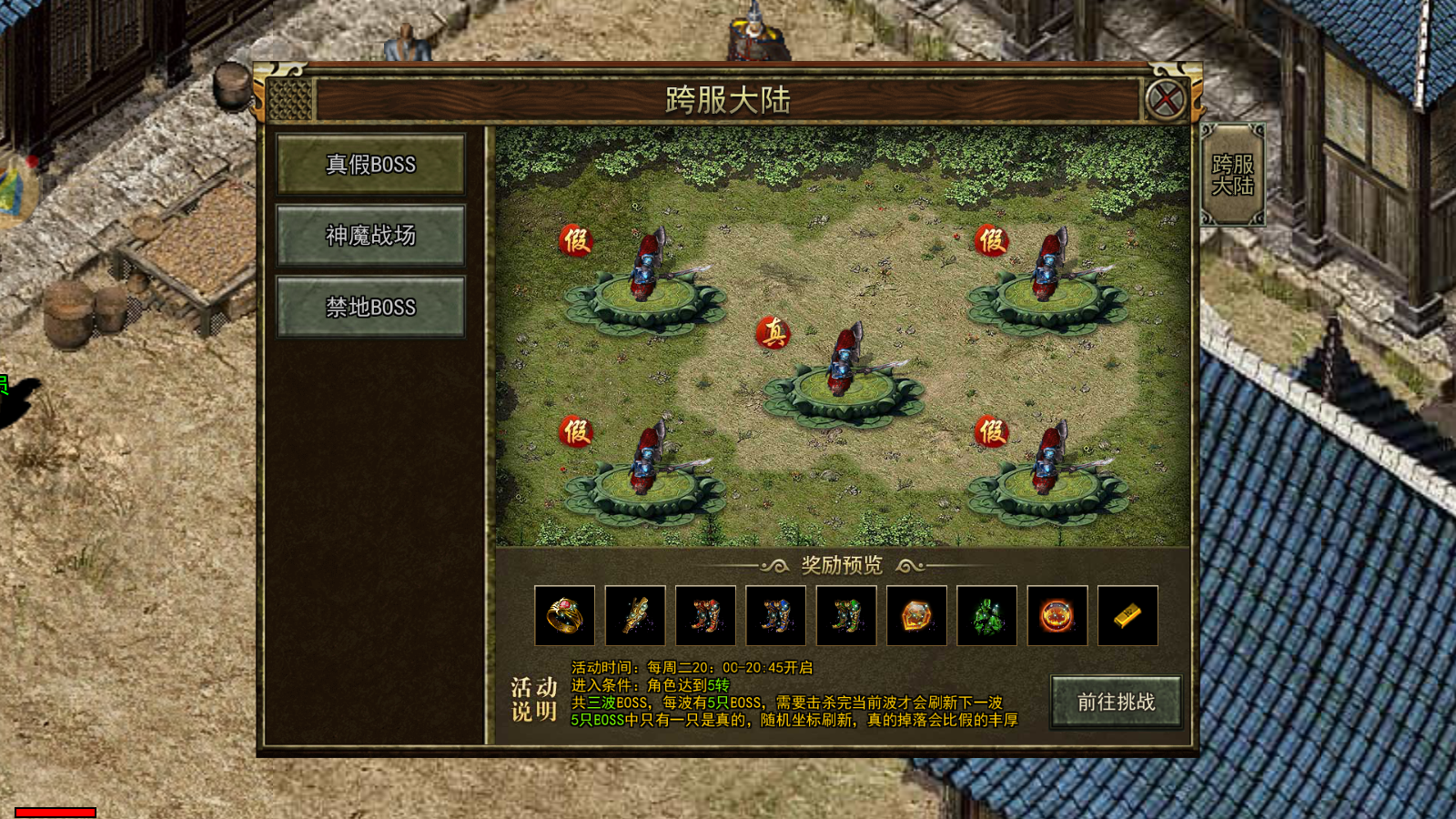View the orange hexagonal gem reward
This screenshot has height=819, width=1456.
[916, 616]
